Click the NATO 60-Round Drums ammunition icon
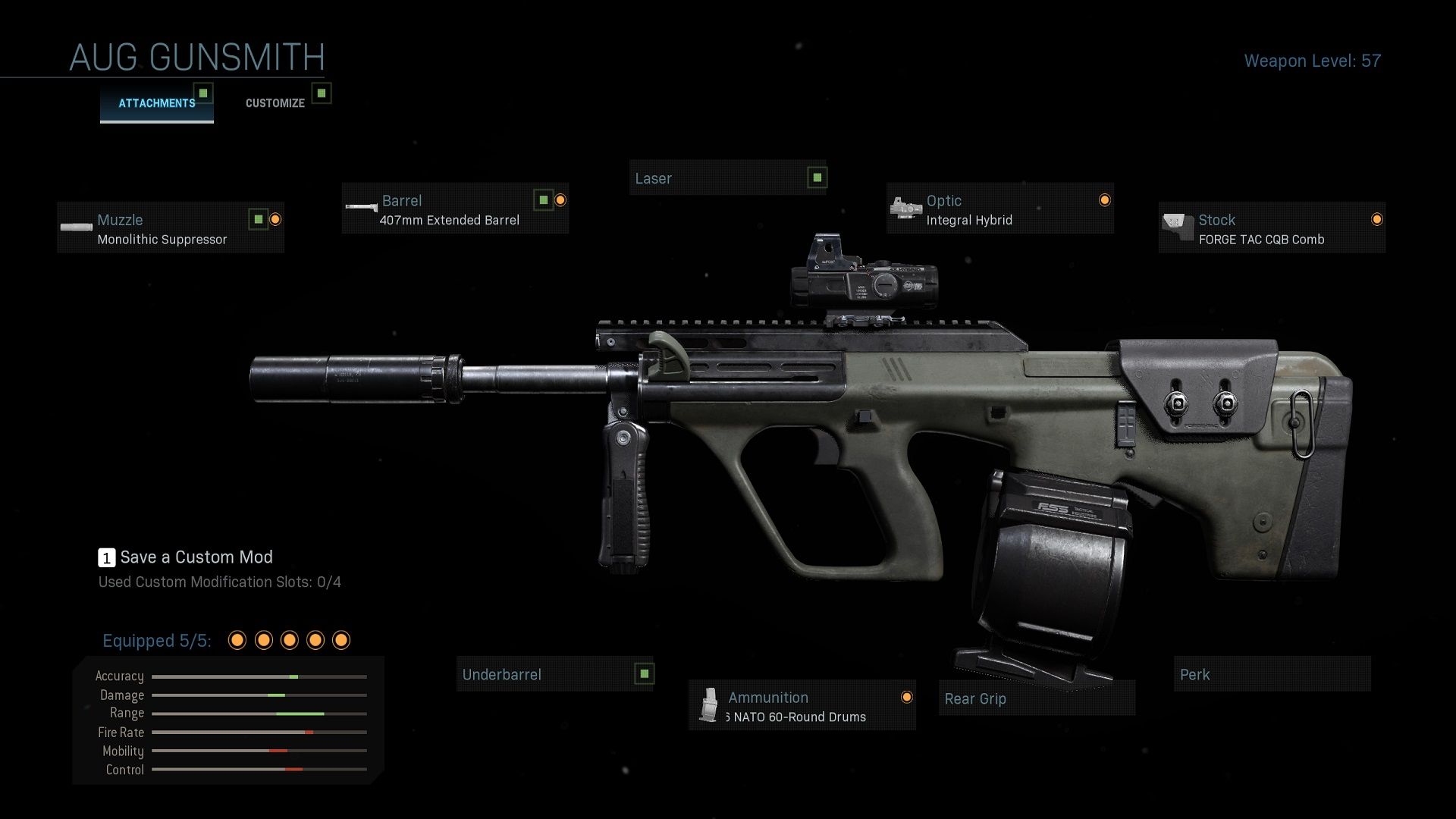This screenshot has width=1456, height=819. [x=710, y=705]
